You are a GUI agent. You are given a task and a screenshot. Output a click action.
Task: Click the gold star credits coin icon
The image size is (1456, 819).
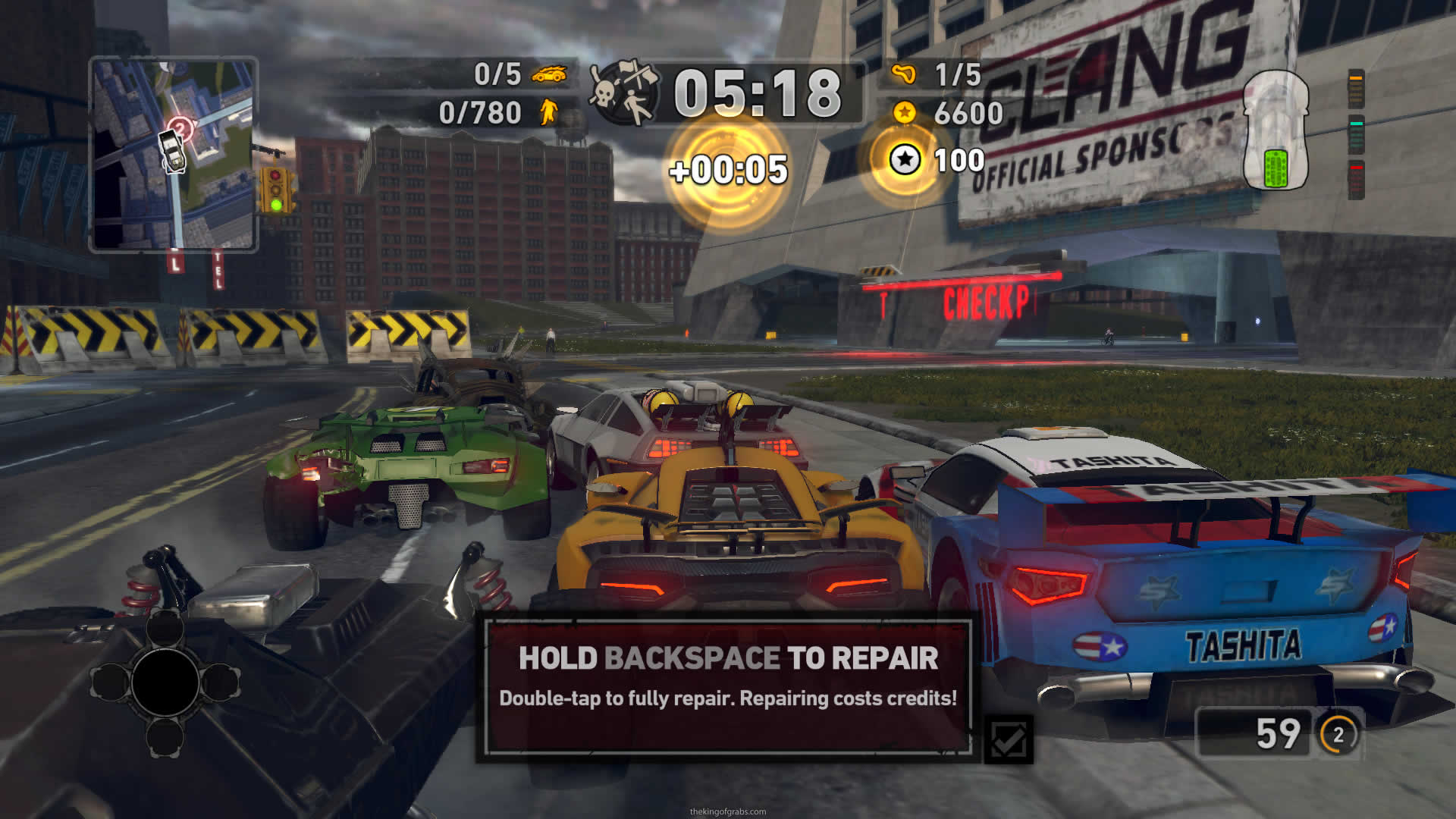click(903, 113)
